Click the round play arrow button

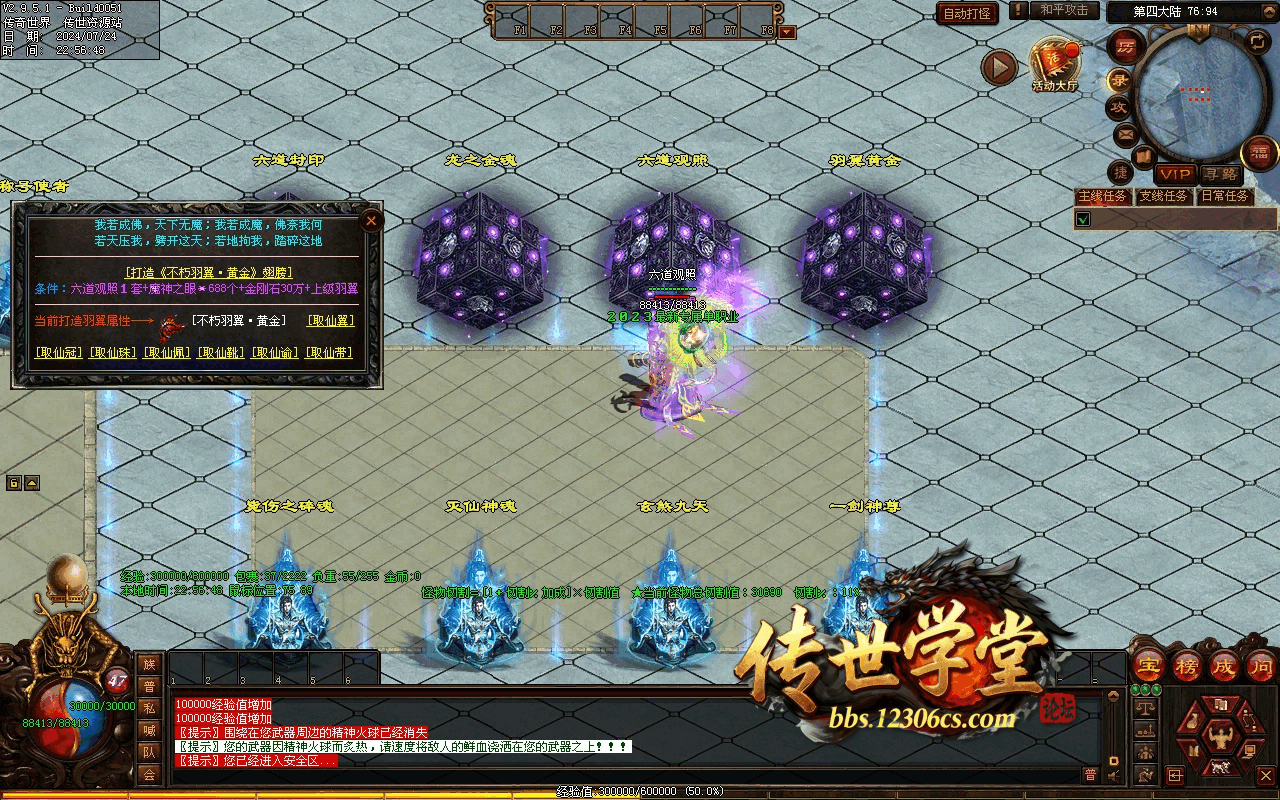[x=998, y=67]
